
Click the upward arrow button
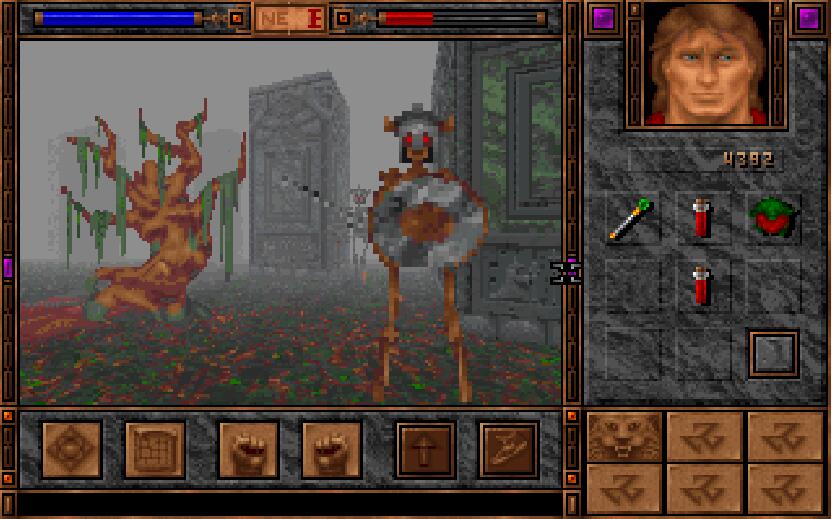(425, 449)
